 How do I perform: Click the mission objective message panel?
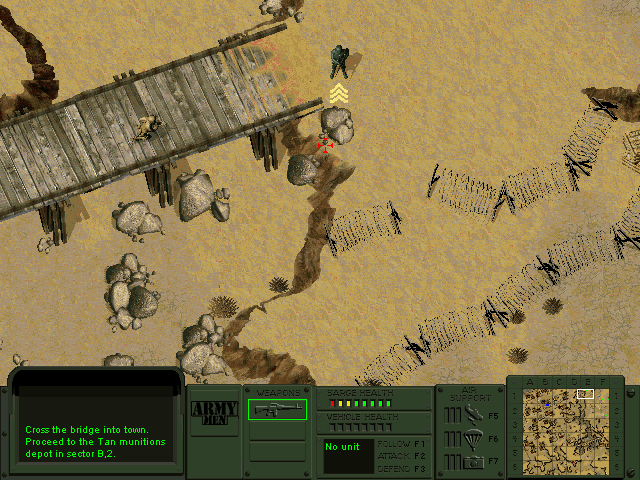(97, 429)
